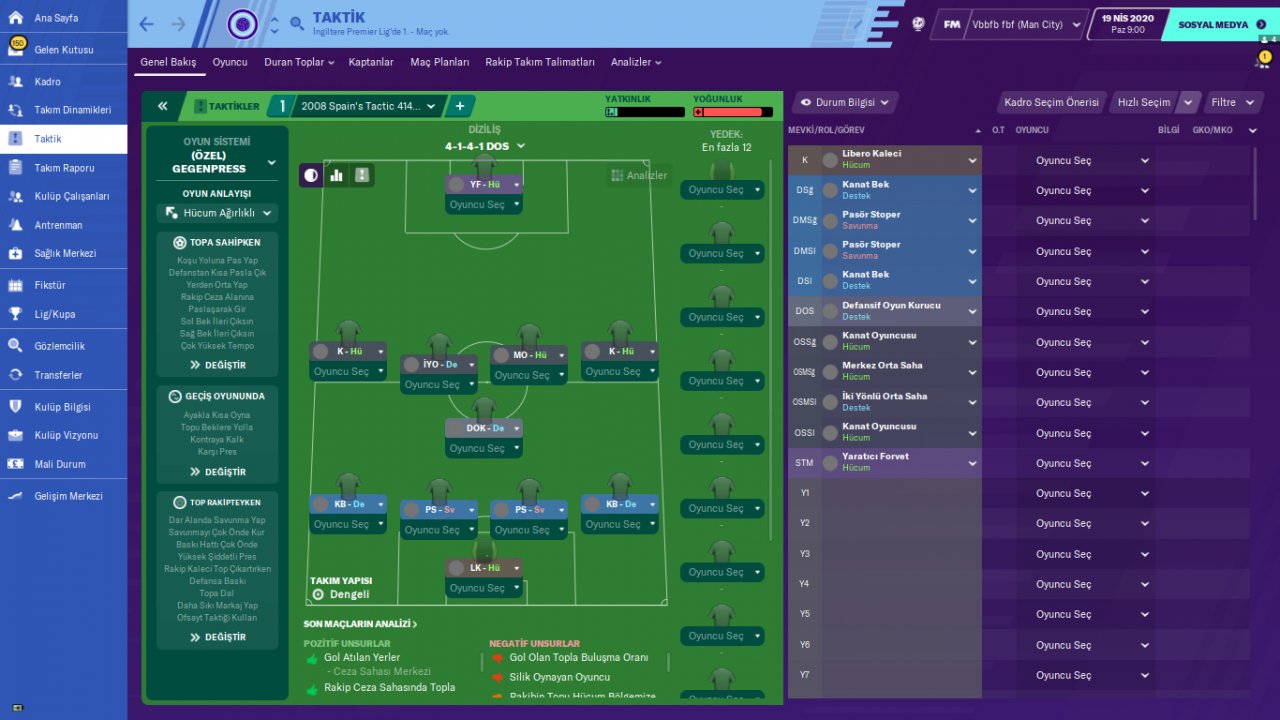This screenshot has width=1280, height=720.
Task: Change the Hücum Ağırlıklı mentality
Action: click(x=218, y=213)
